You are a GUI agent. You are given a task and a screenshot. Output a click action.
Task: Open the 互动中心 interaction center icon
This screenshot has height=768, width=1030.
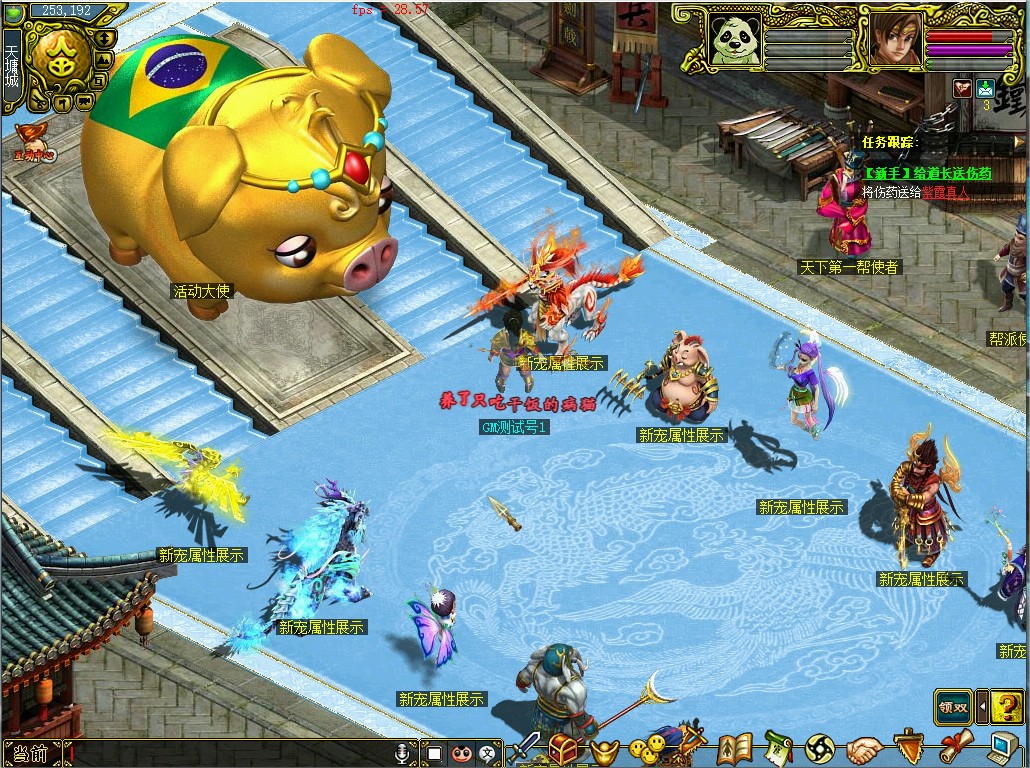click(x=33, y=141)
